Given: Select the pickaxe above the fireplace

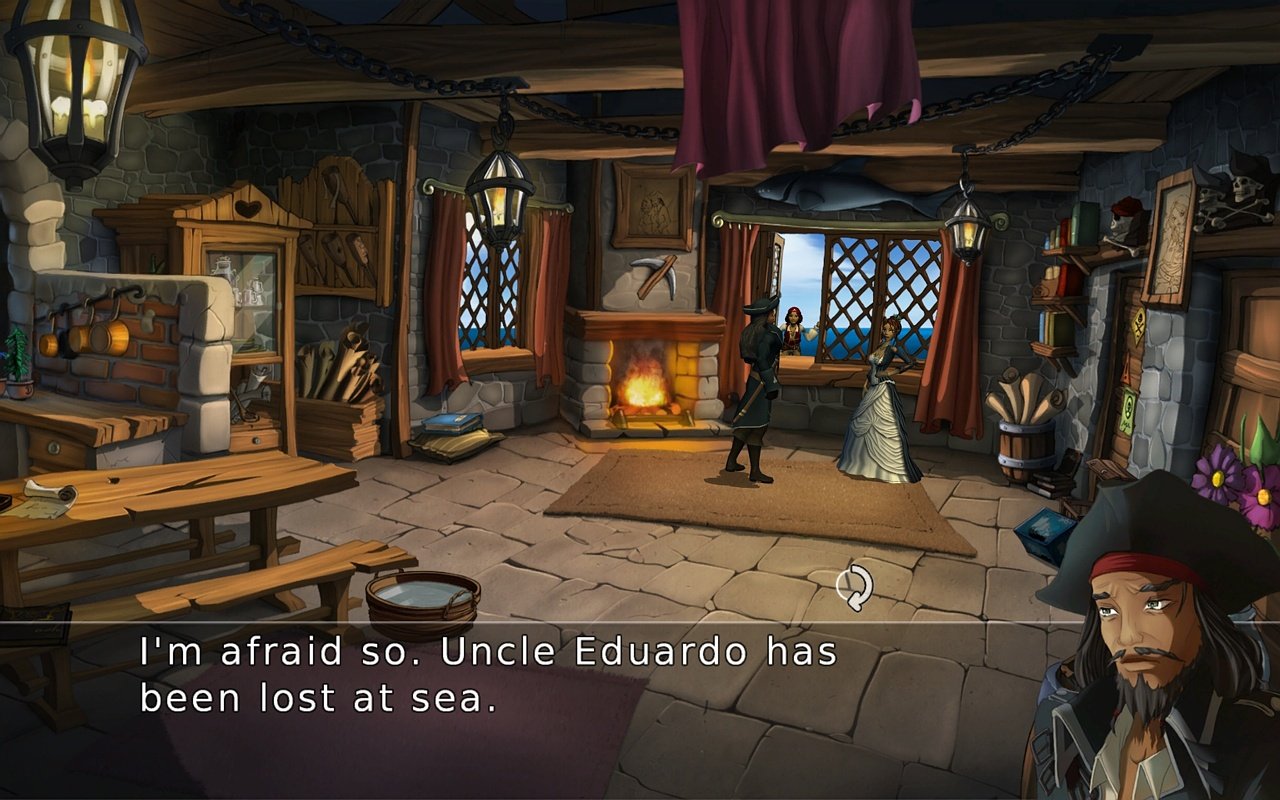Looking at the screenshot, I should tap(655, 272).
